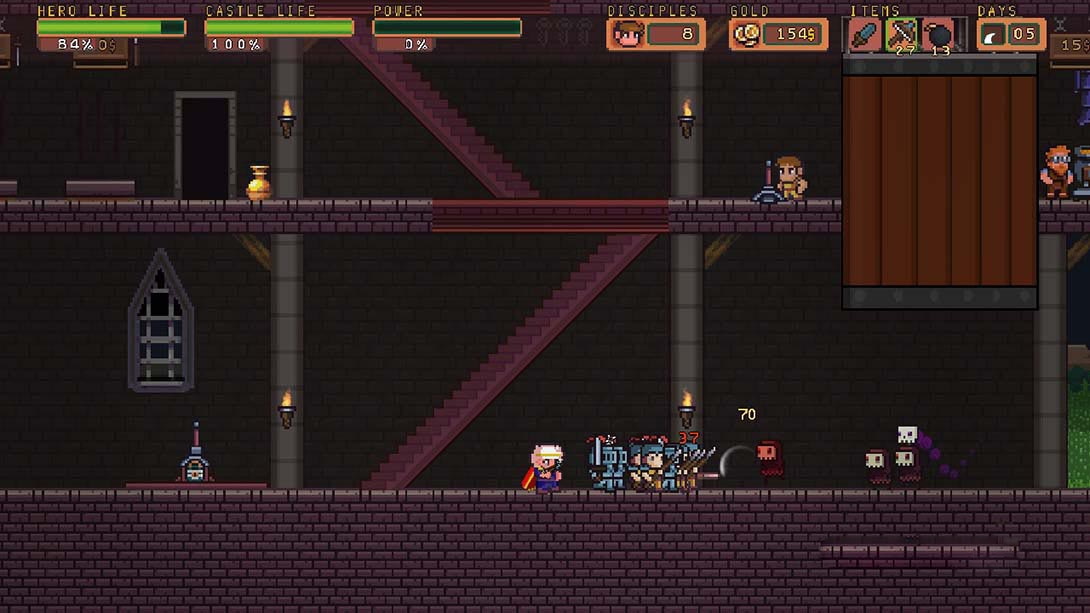The height and width of the screenshot is (613, 1090).
Task: Choose the highlighted crossbow item slot
Action: coord(902,35)
